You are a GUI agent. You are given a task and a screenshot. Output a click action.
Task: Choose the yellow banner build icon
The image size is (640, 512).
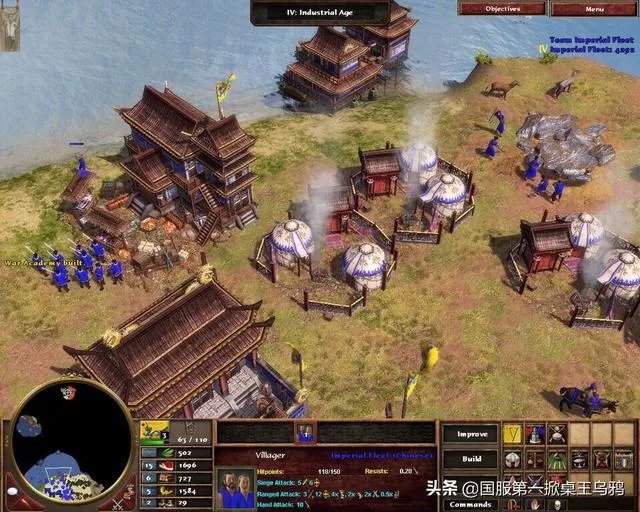point(512,434)
